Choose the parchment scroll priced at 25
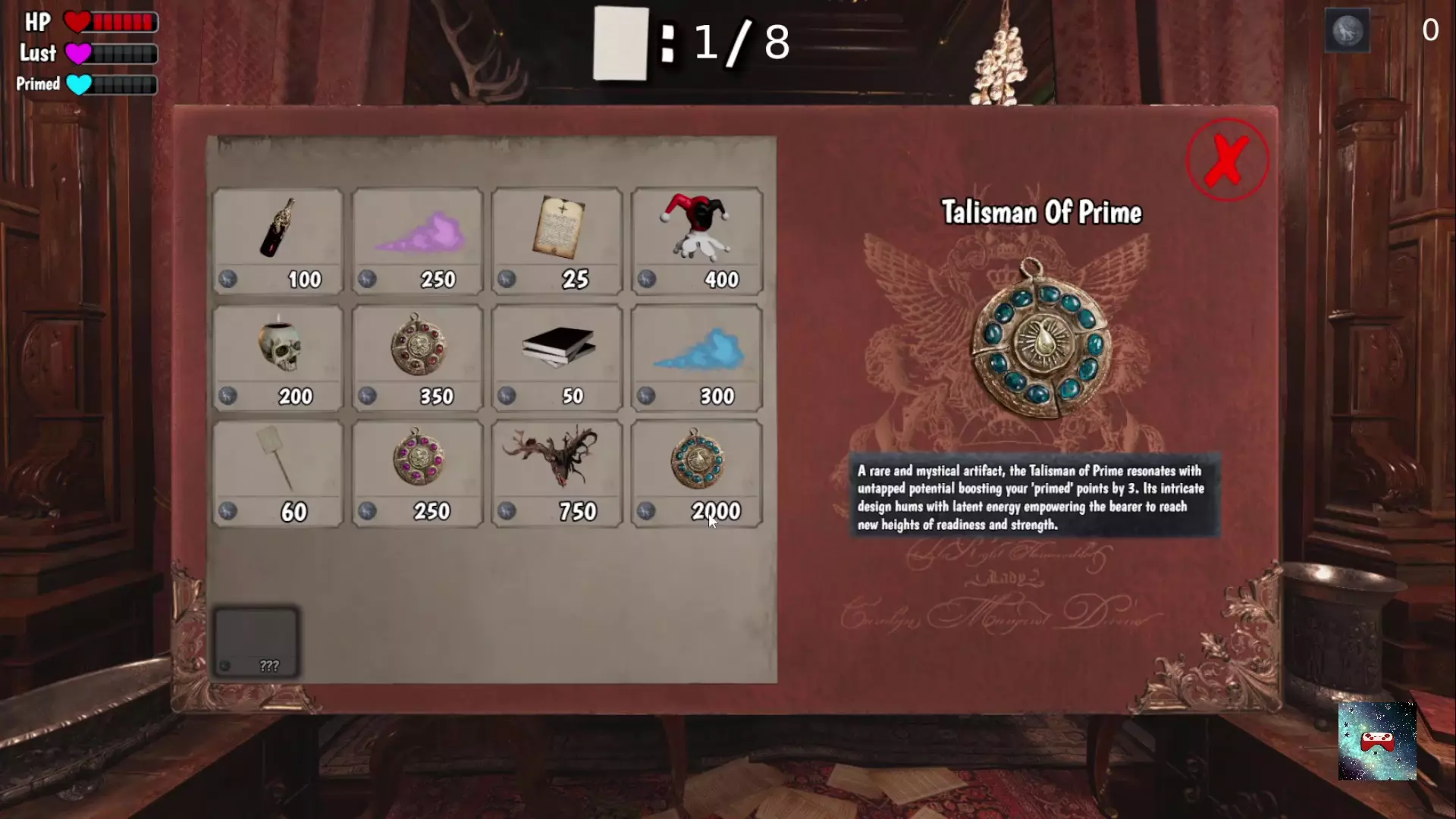The height and width of the screenshot is (819, 1456). coord(557,241)
